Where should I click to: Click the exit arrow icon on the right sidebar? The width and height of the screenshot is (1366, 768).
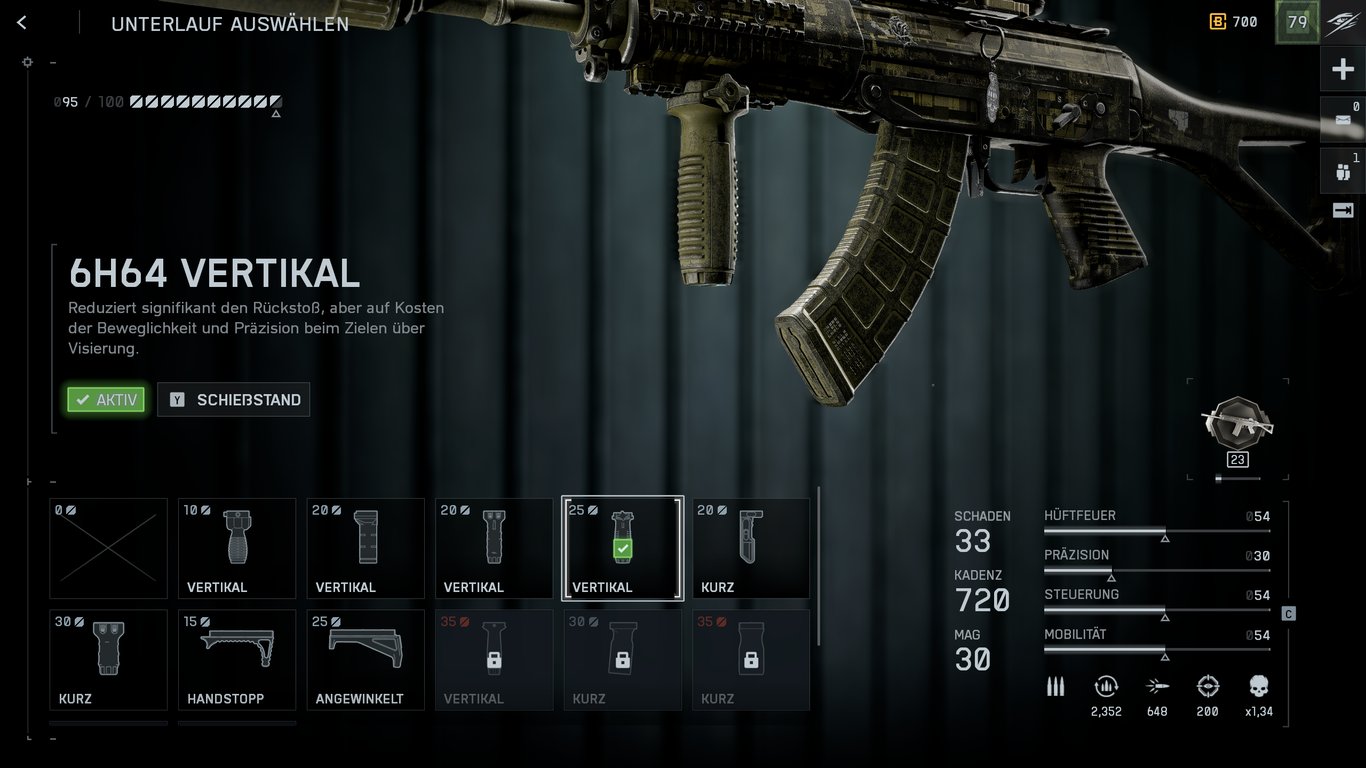click(1343, 210)
